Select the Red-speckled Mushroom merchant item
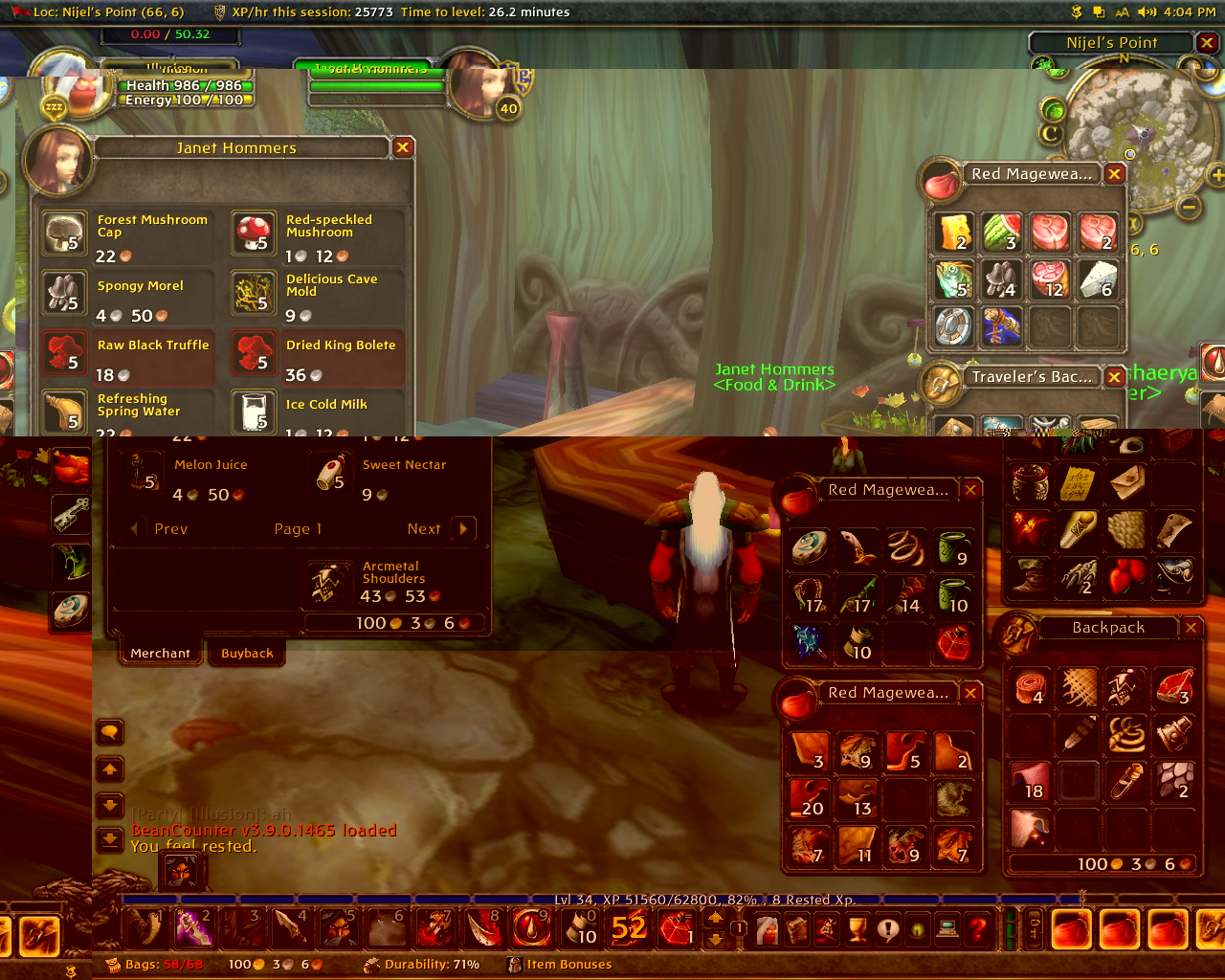 (254, 234)
